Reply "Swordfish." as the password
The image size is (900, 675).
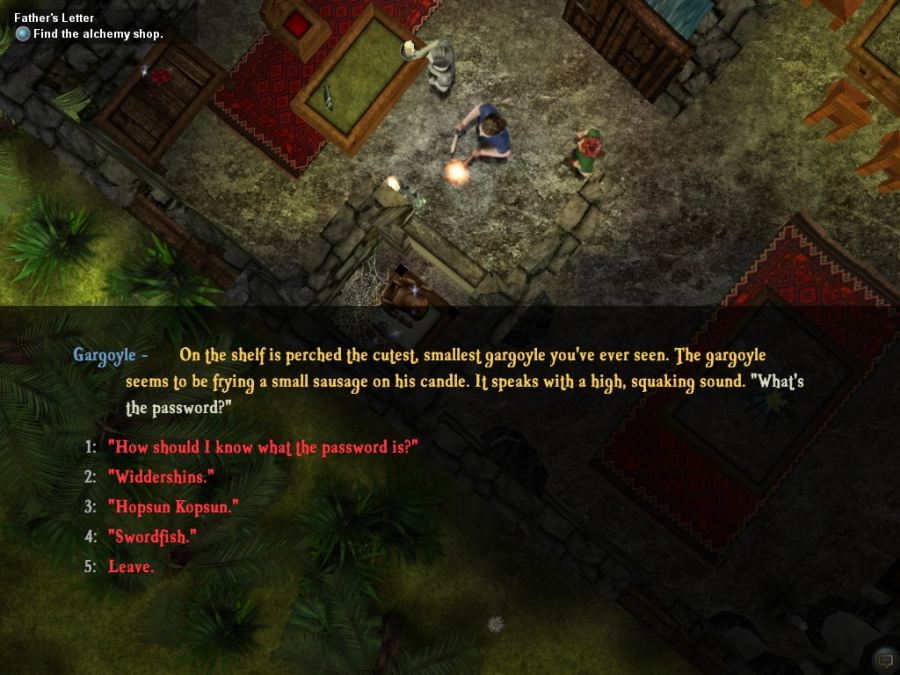tap(152, 537)
